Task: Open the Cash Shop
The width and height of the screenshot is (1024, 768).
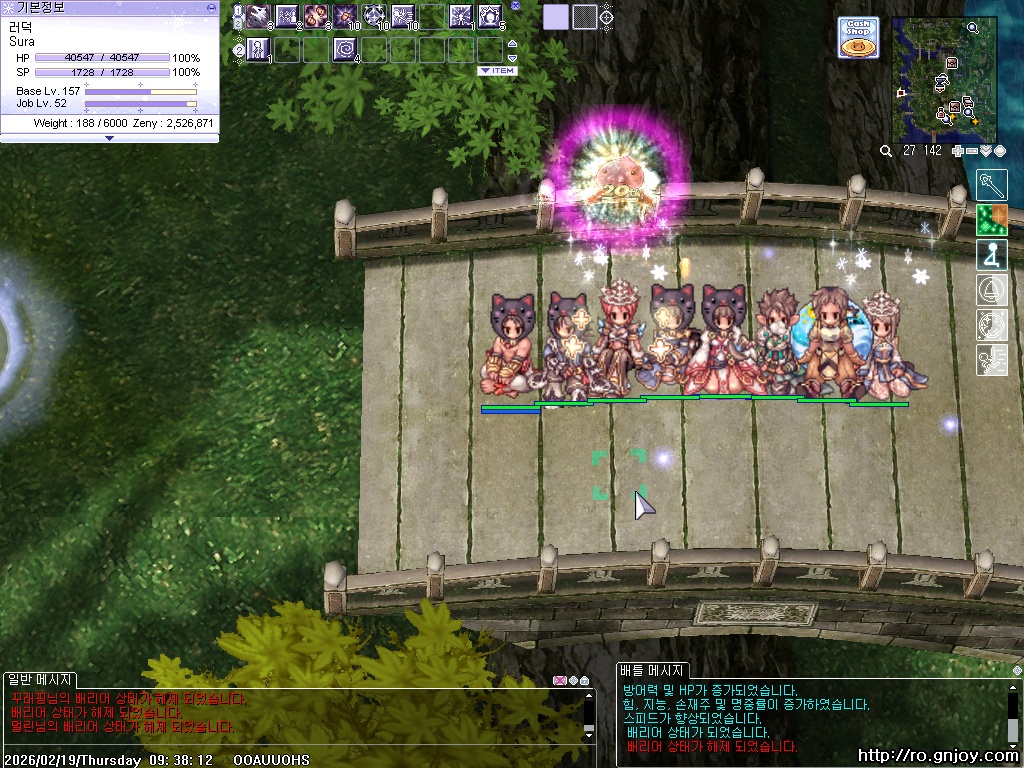Action: [858, 38]
